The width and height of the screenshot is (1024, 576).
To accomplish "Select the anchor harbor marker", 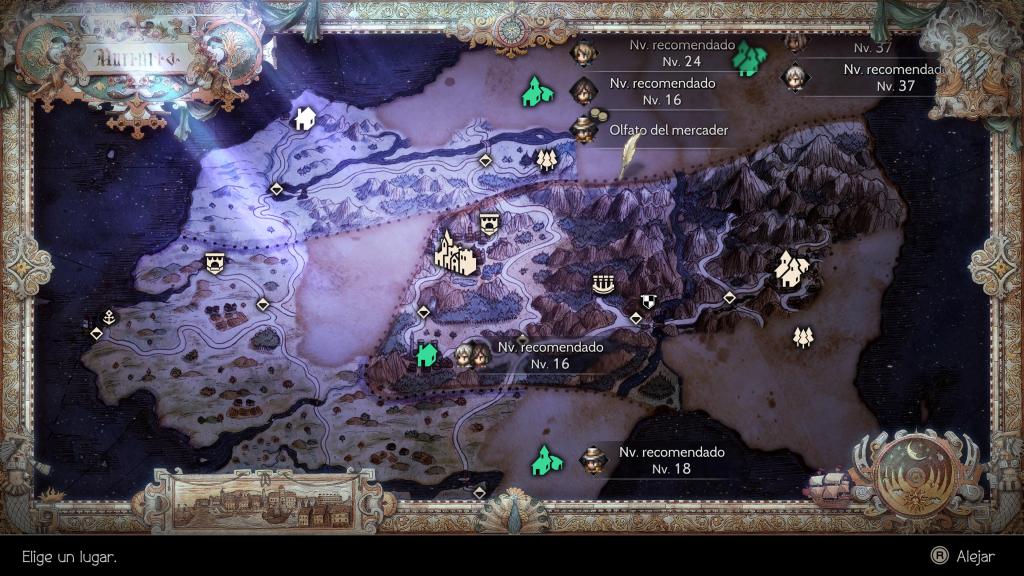I will pyautogui.click(x=109, y=318).
